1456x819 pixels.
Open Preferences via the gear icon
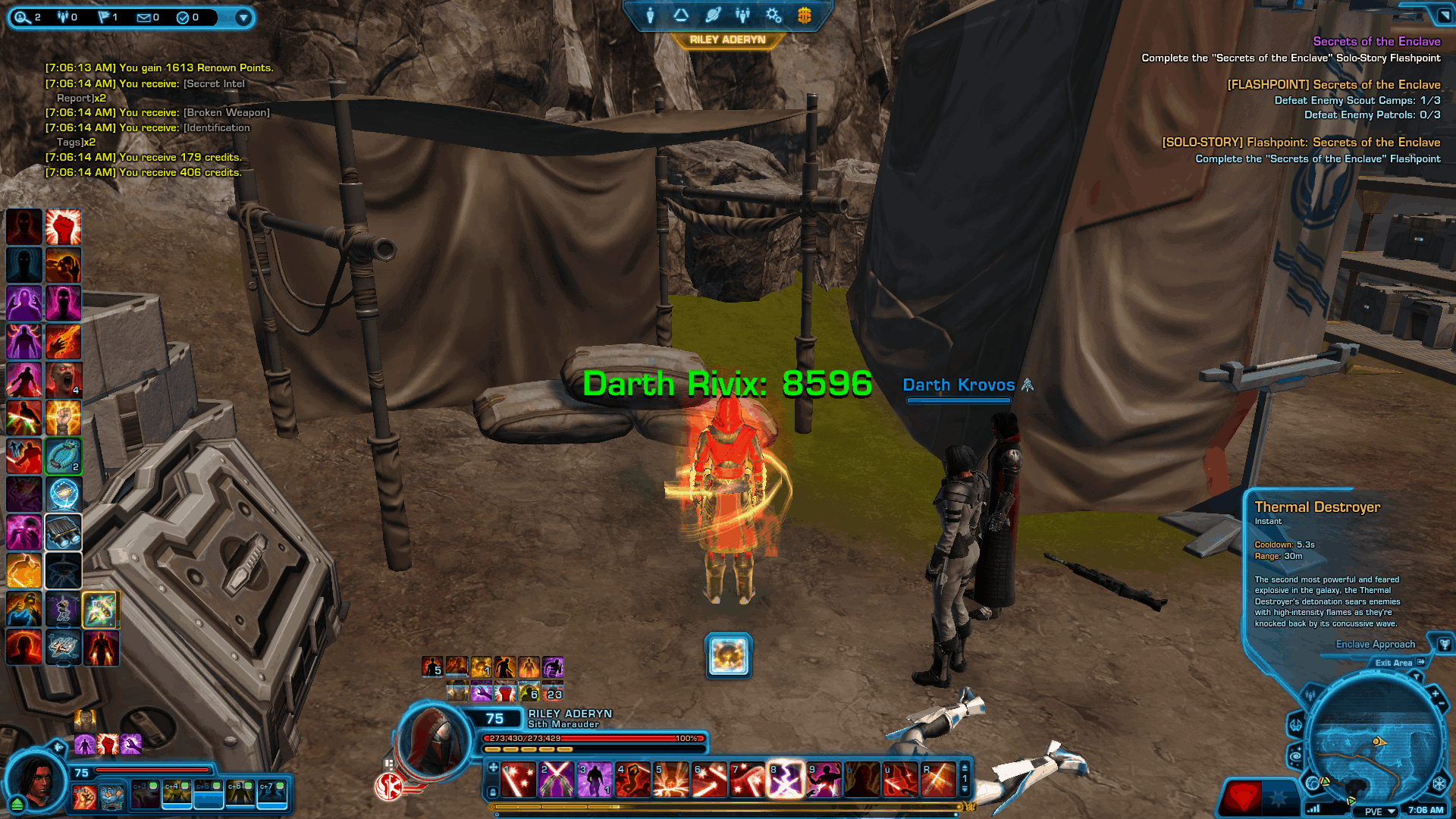coord(773,15)
